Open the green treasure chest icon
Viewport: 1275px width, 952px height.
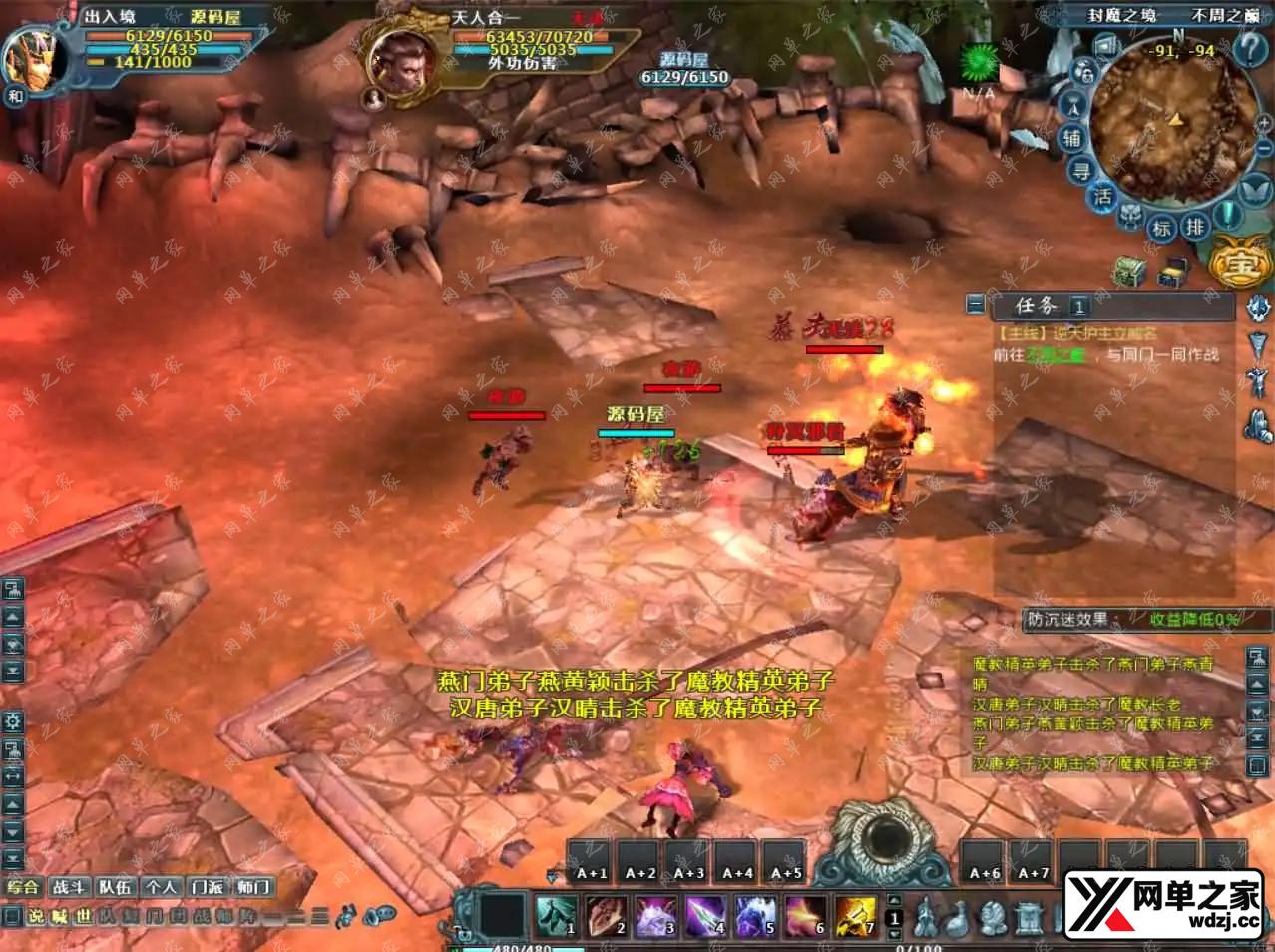click(1130, 271)
